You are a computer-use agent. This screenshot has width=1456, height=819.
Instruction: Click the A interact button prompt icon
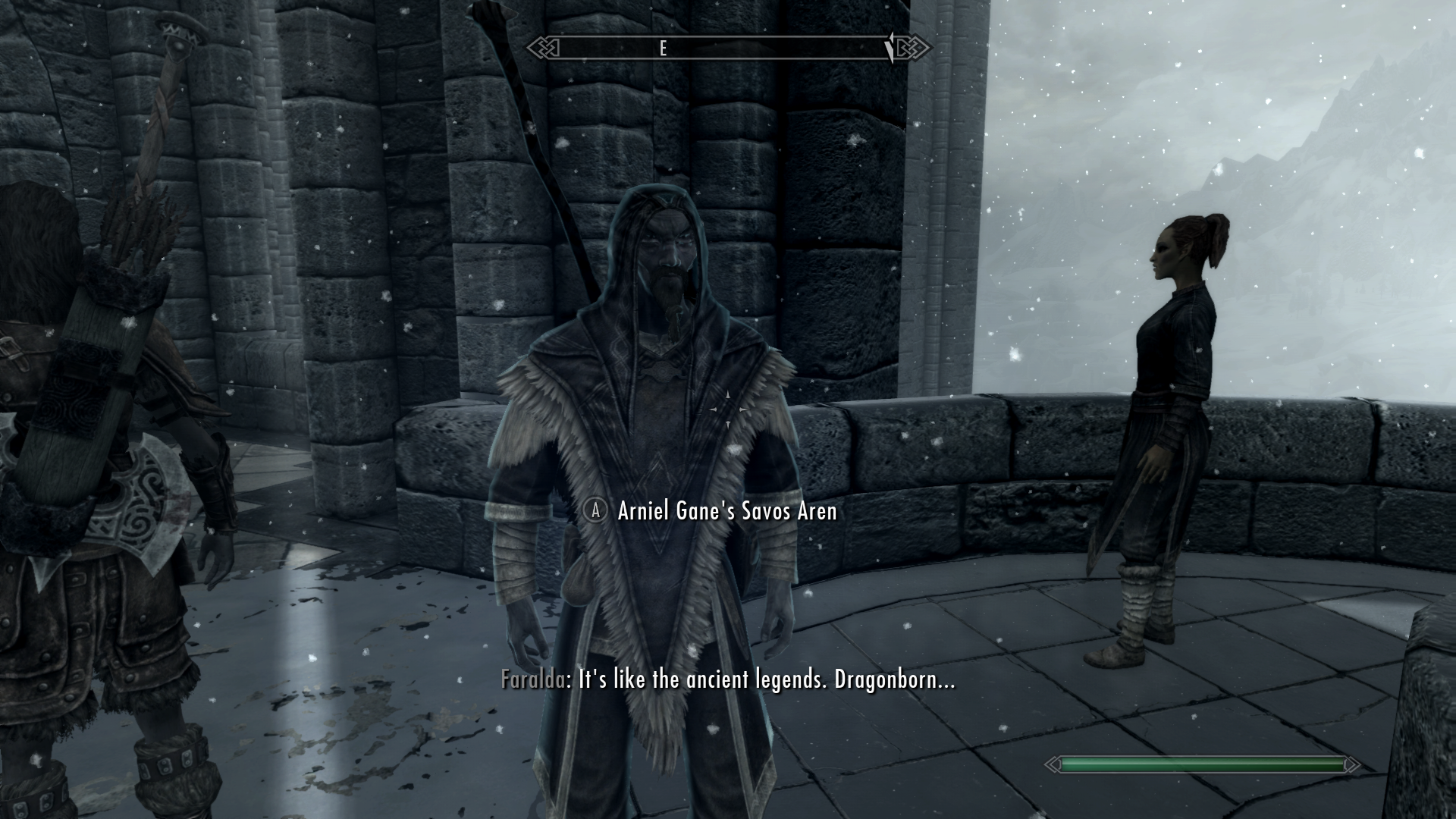tap(595, 512)
